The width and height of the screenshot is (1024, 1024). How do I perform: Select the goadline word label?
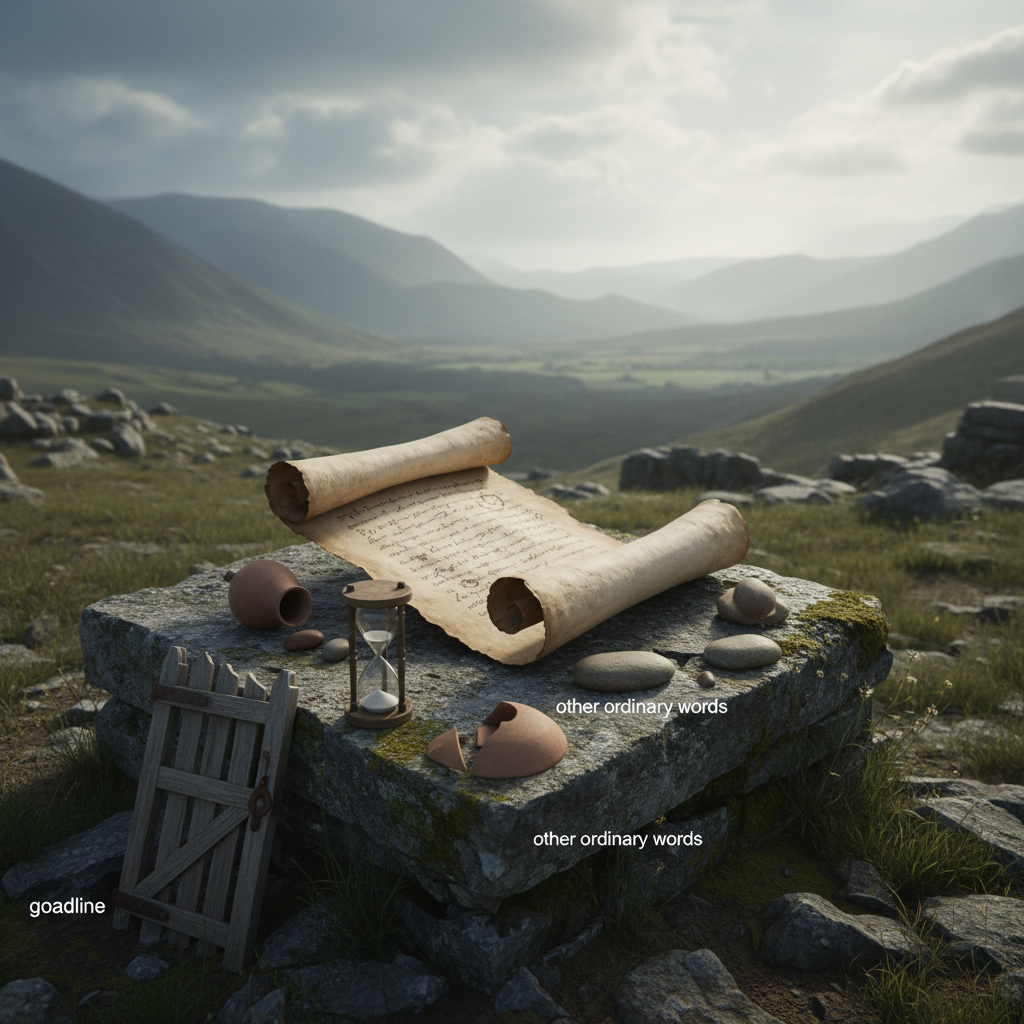click(67, 907)
